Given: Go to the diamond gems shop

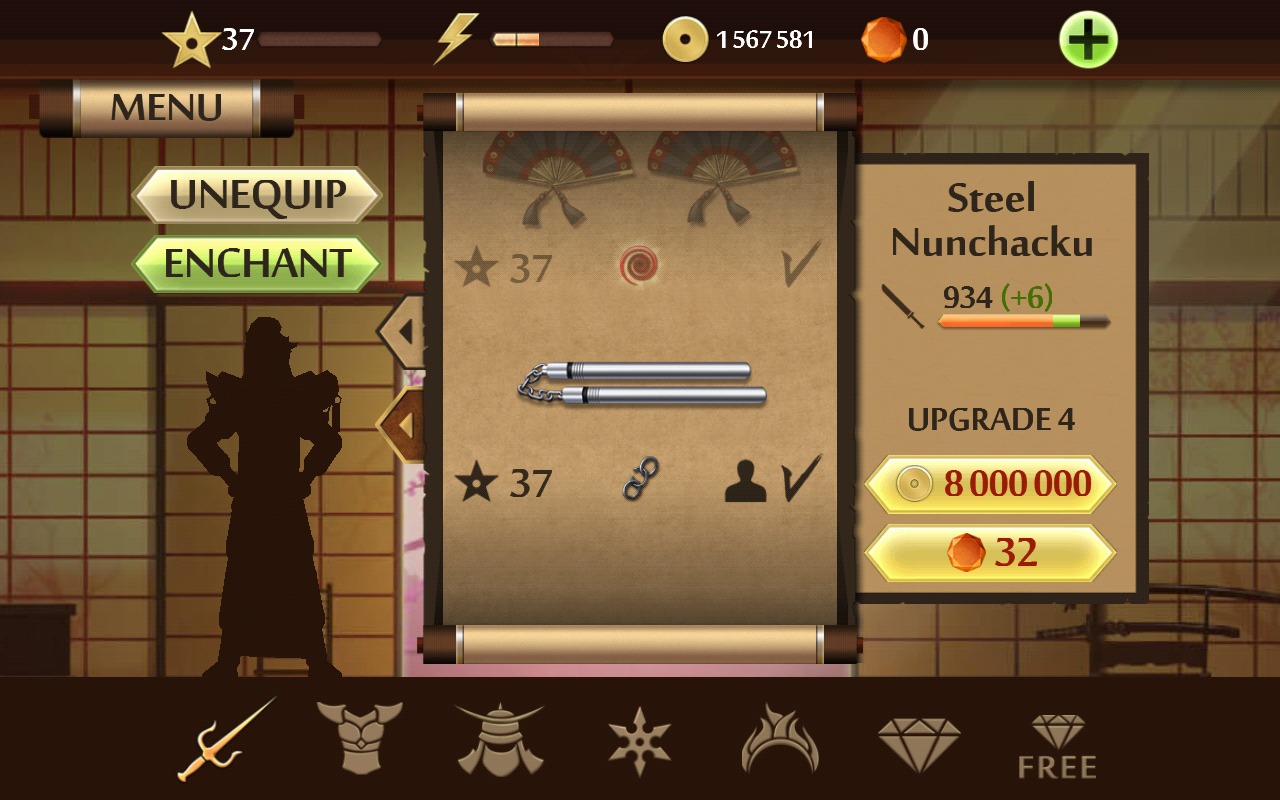Looking at the screenshot, I should coord(919,740).
